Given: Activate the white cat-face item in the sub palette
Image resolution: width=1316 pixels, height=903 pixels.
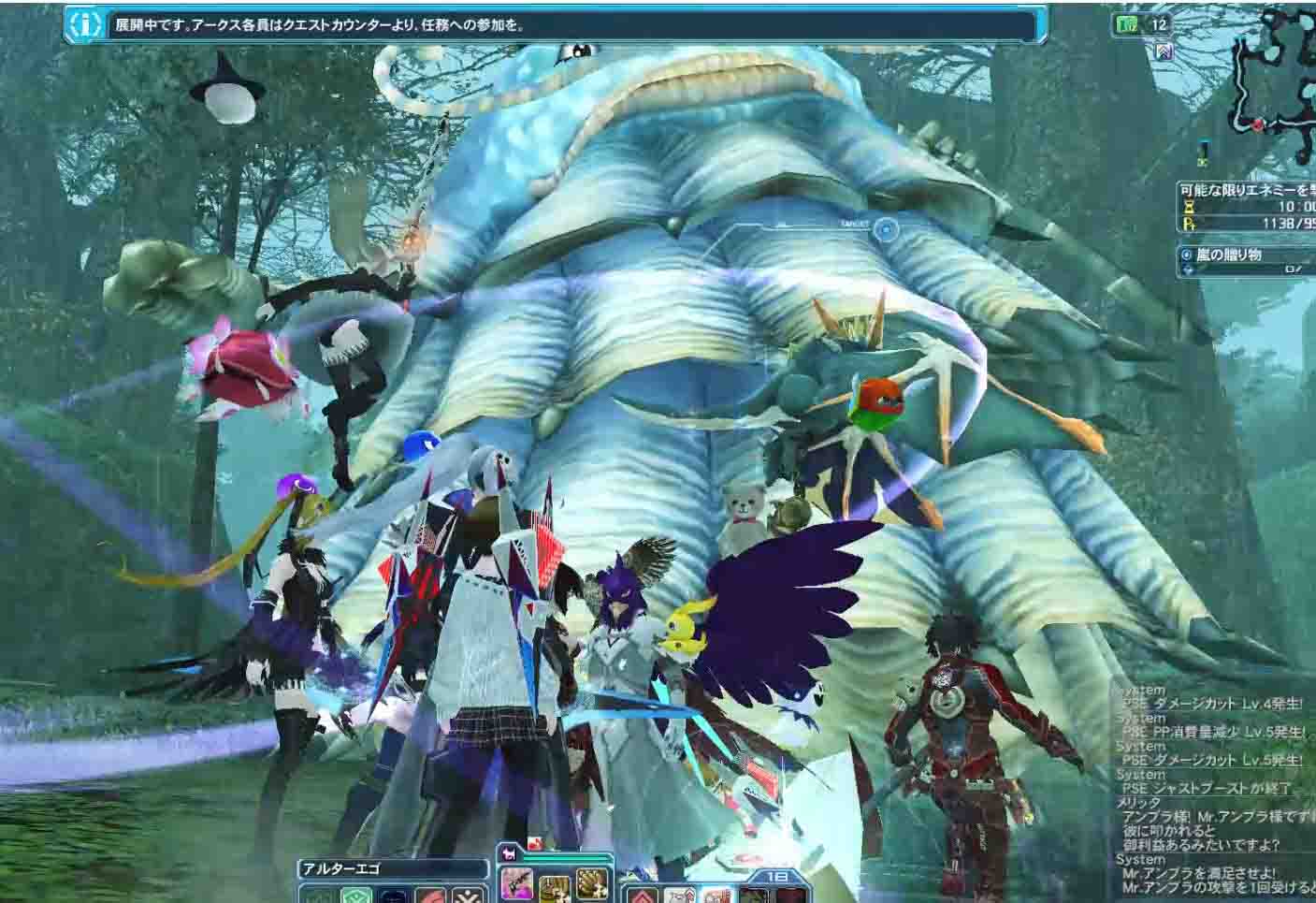Looking at the screenshot, I should [678, 896].
